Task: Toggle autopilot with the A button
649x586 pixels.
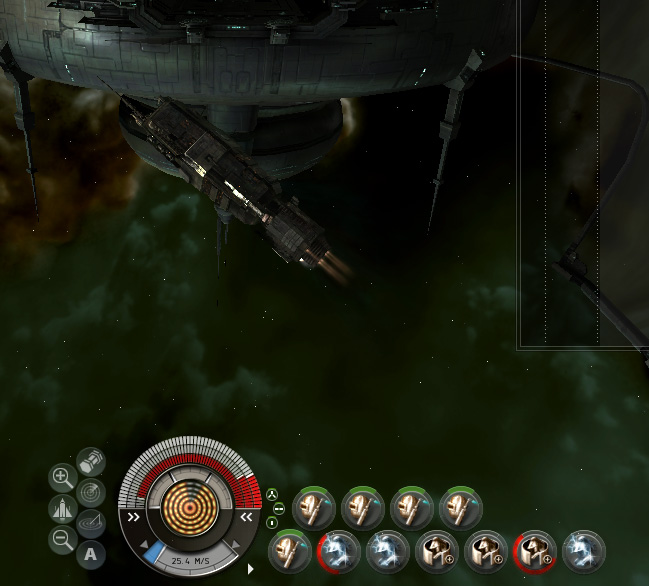Action: point(91,553)
